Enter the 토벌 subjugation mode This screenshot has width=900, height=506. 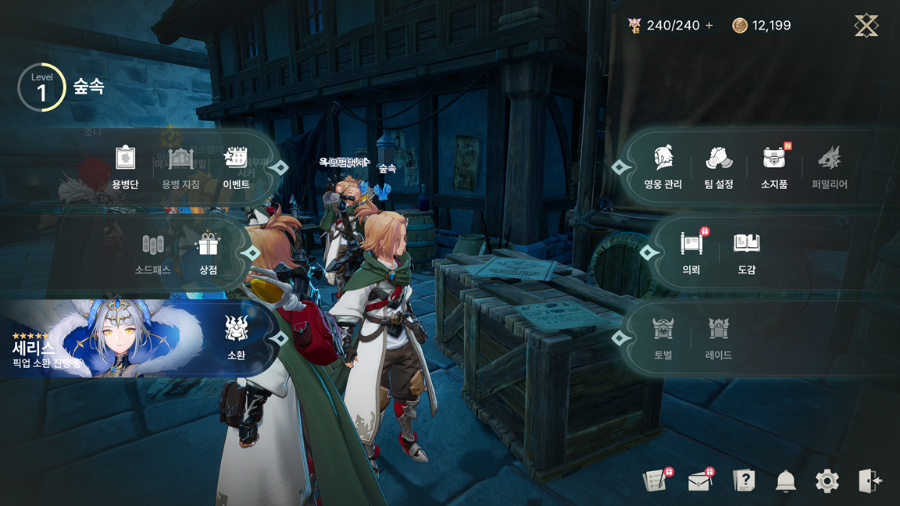coord(663,337)
